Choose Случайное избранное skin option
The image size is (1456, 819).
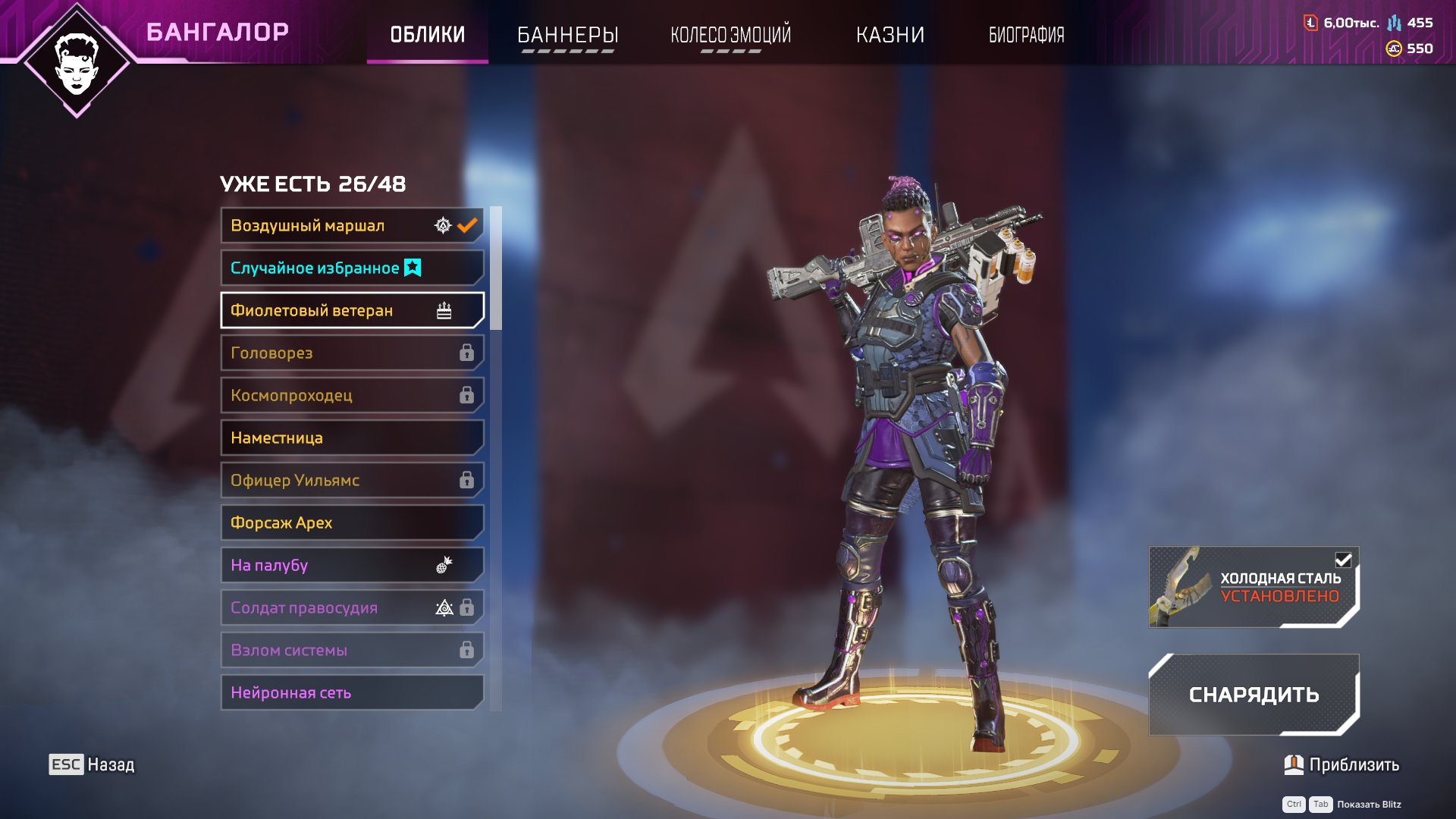[352, 268]
